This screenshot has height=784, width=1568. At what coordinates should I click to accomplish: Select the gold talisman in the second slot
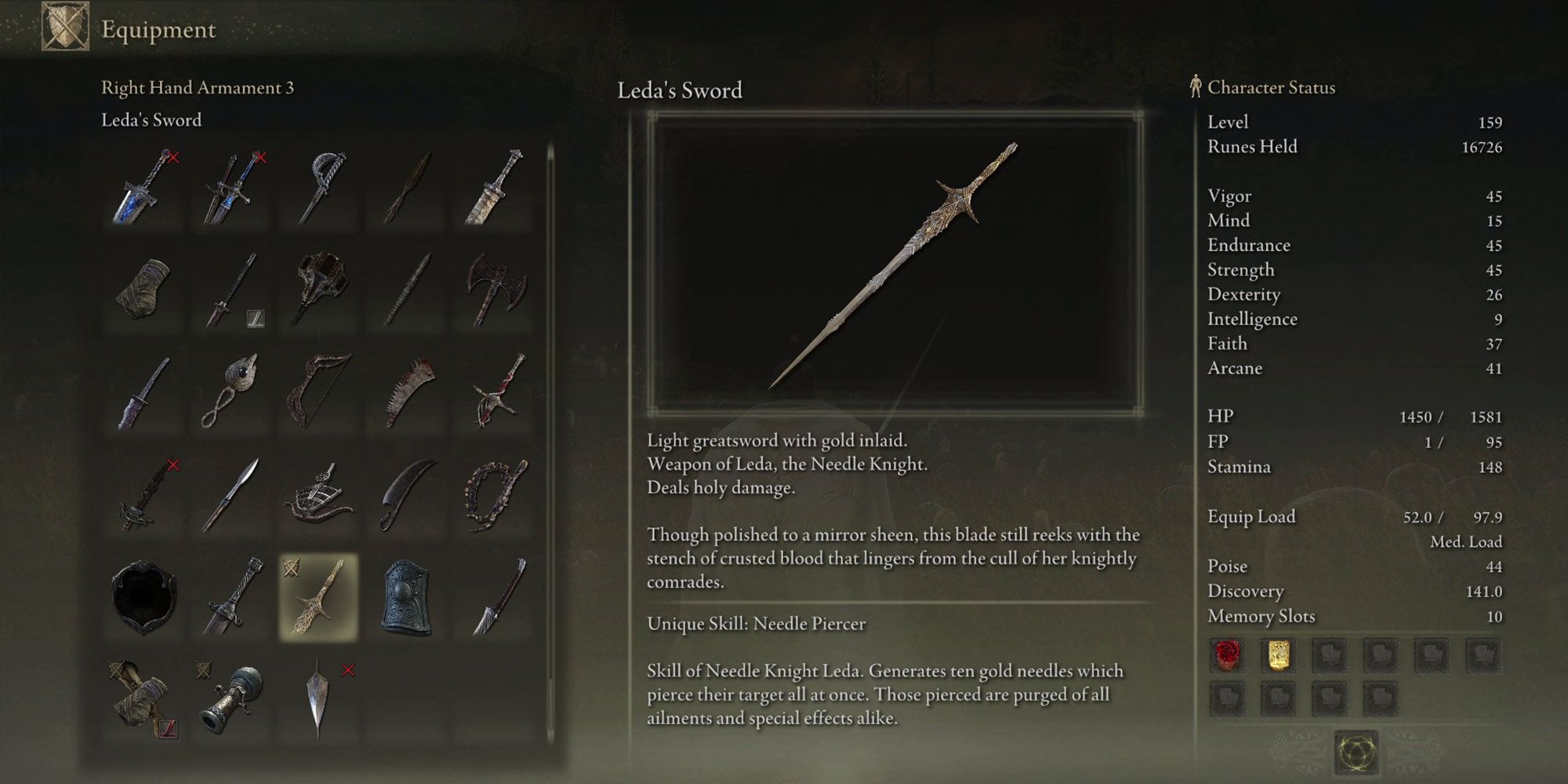coord(1280,656)
